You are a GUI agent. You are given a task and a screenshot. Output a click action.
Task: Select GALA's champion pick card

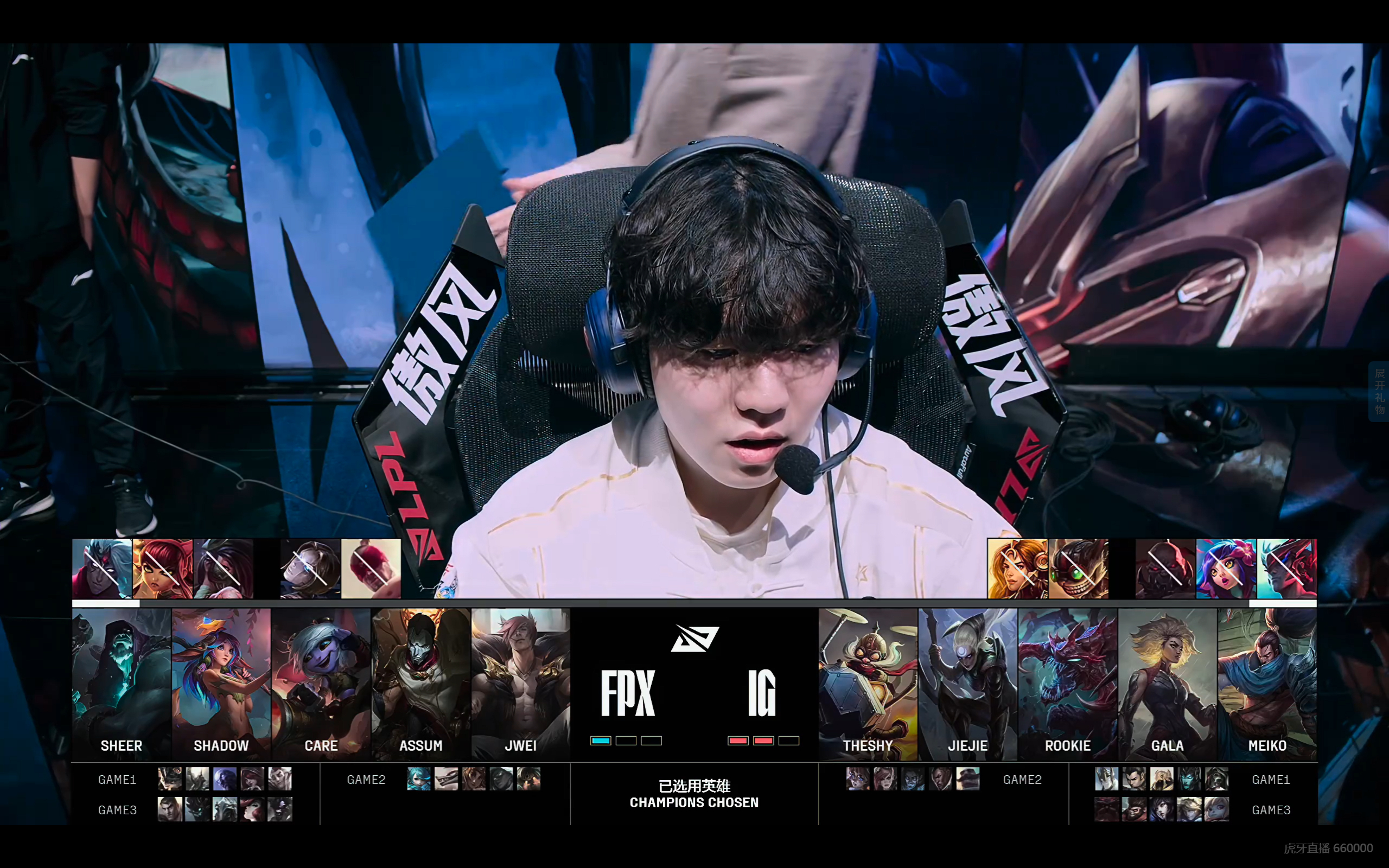[1168, 683]
